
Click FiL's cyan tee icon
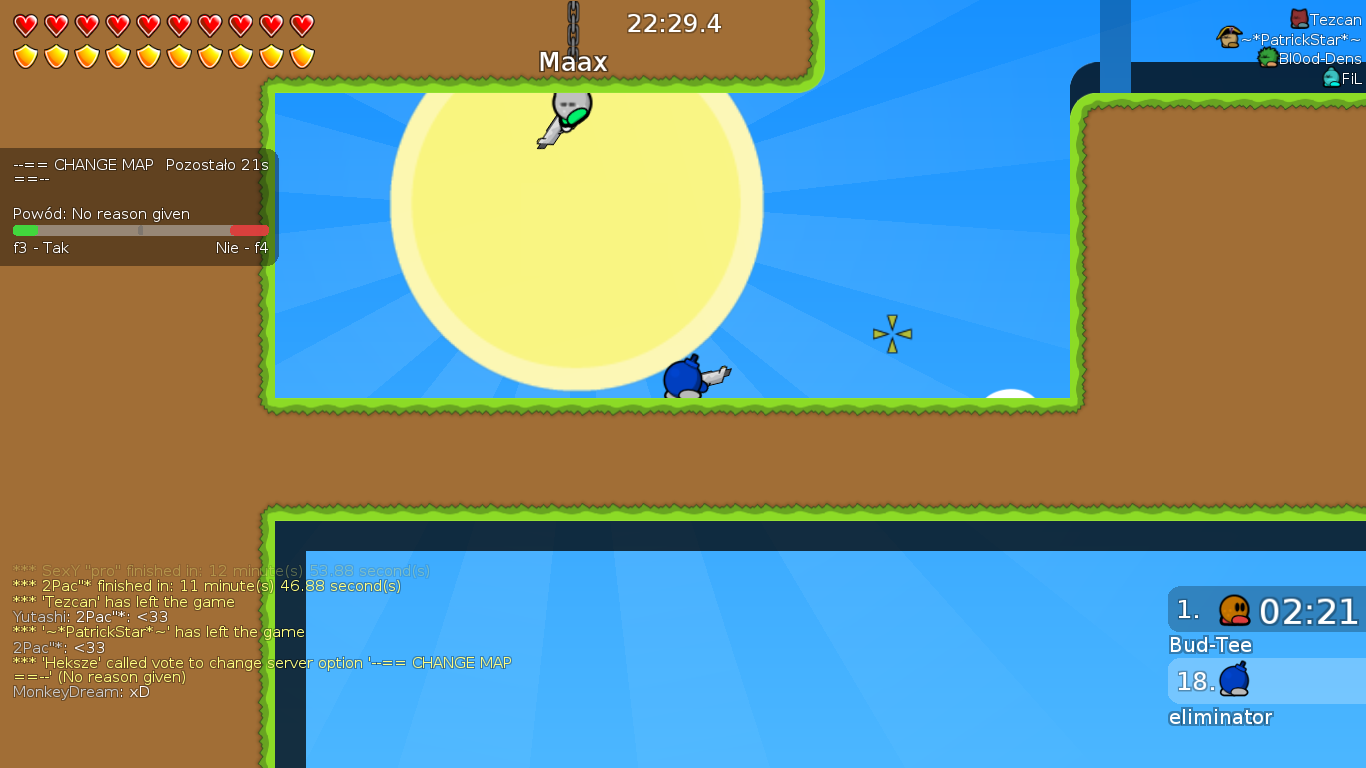coord(1330,78)
